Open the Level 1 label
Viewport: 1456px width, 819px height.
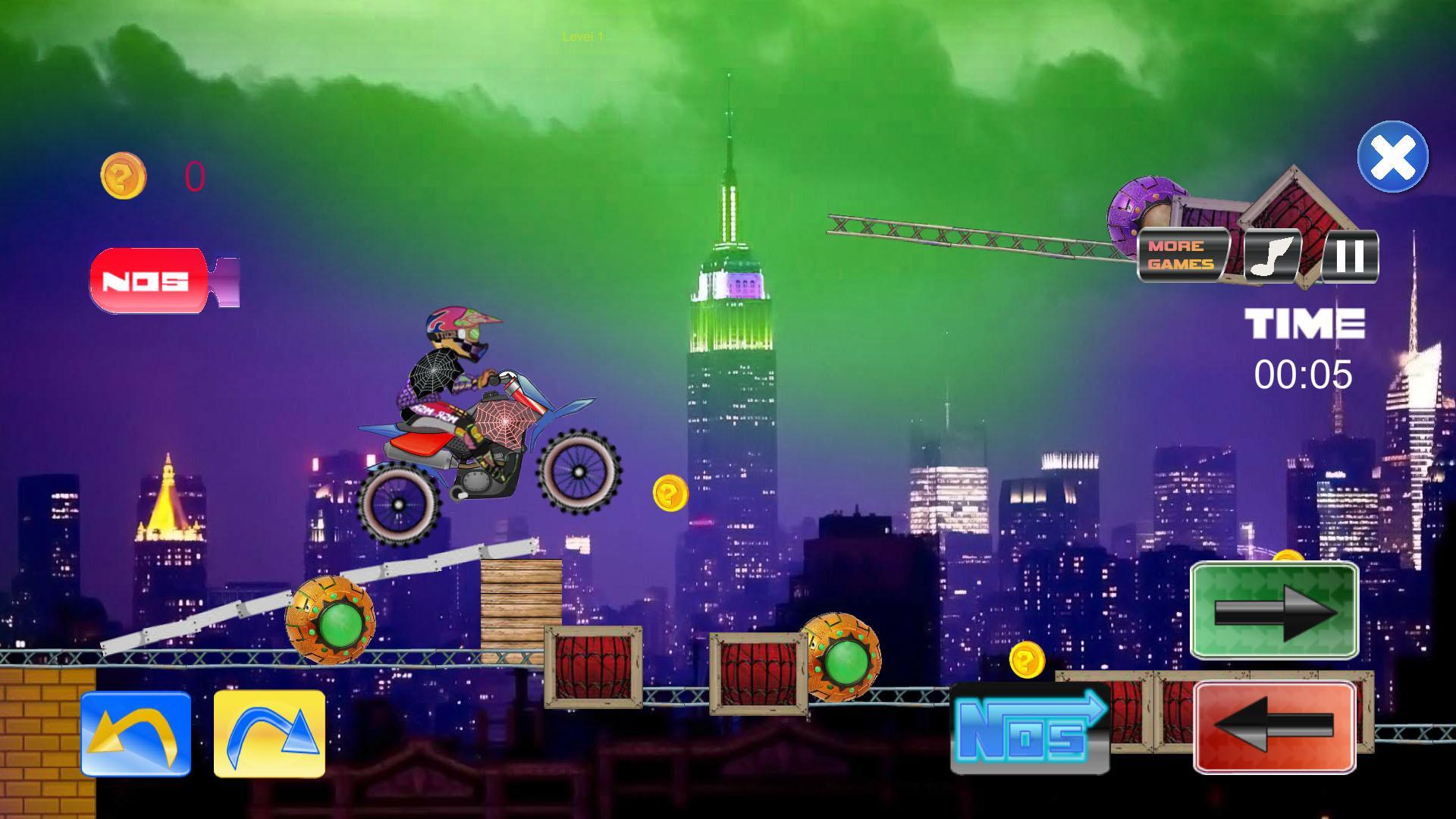581,36
